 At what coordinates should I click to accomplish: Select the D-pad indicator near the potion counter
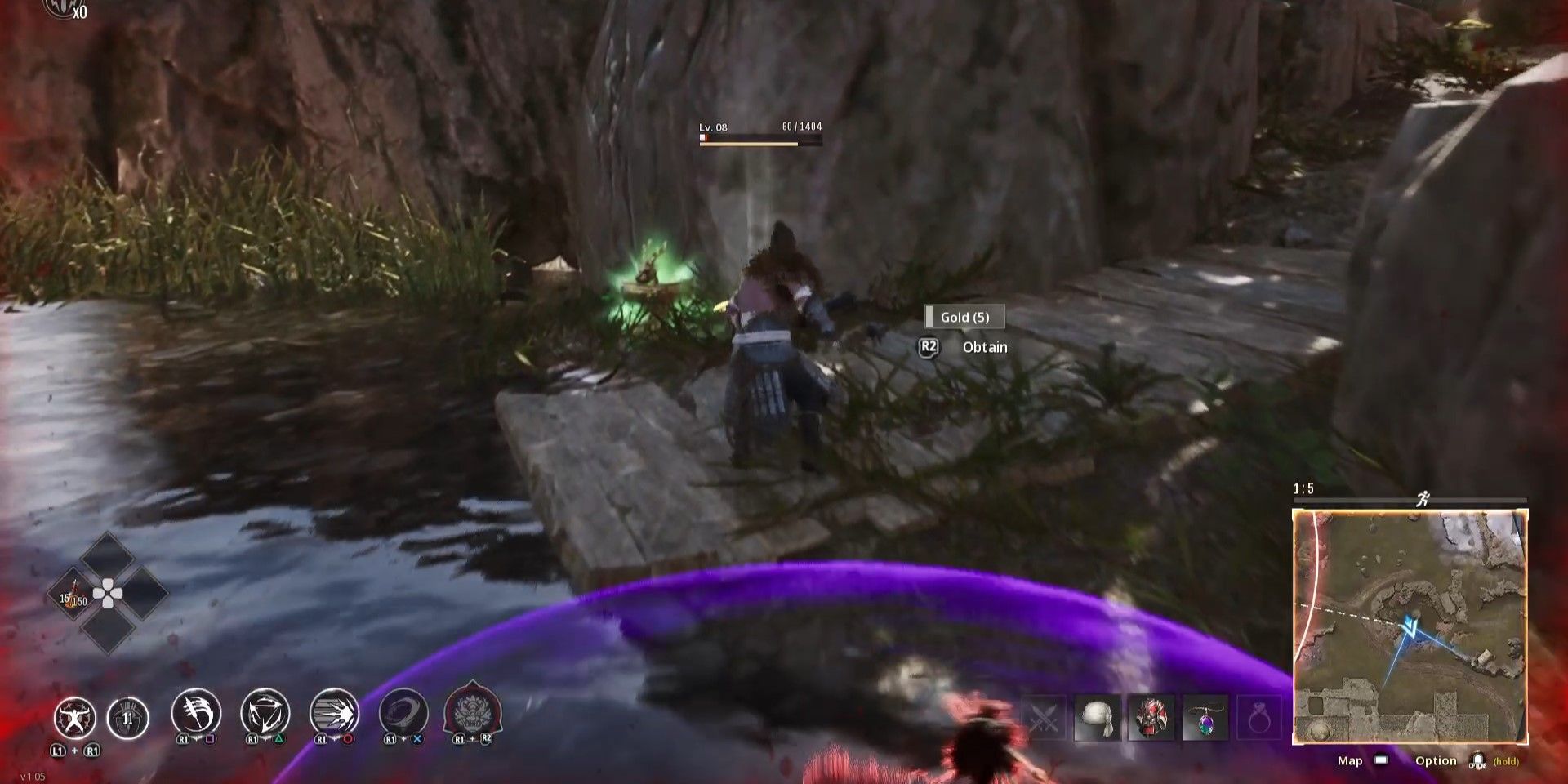coord(109,593)
